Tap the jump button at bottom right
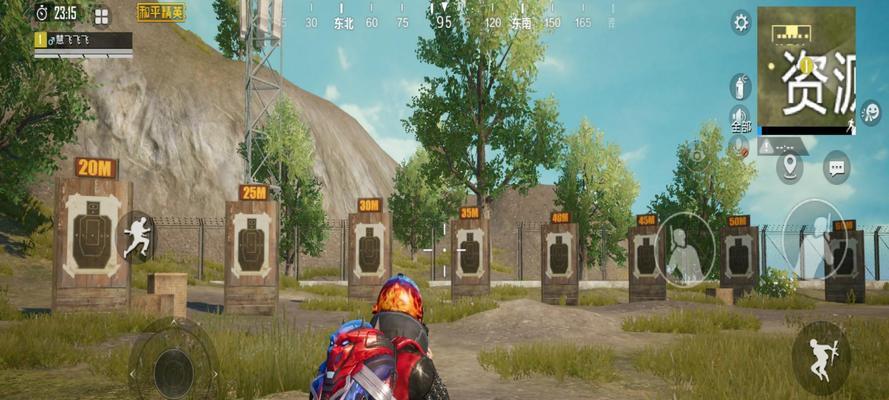 [820, 357]
